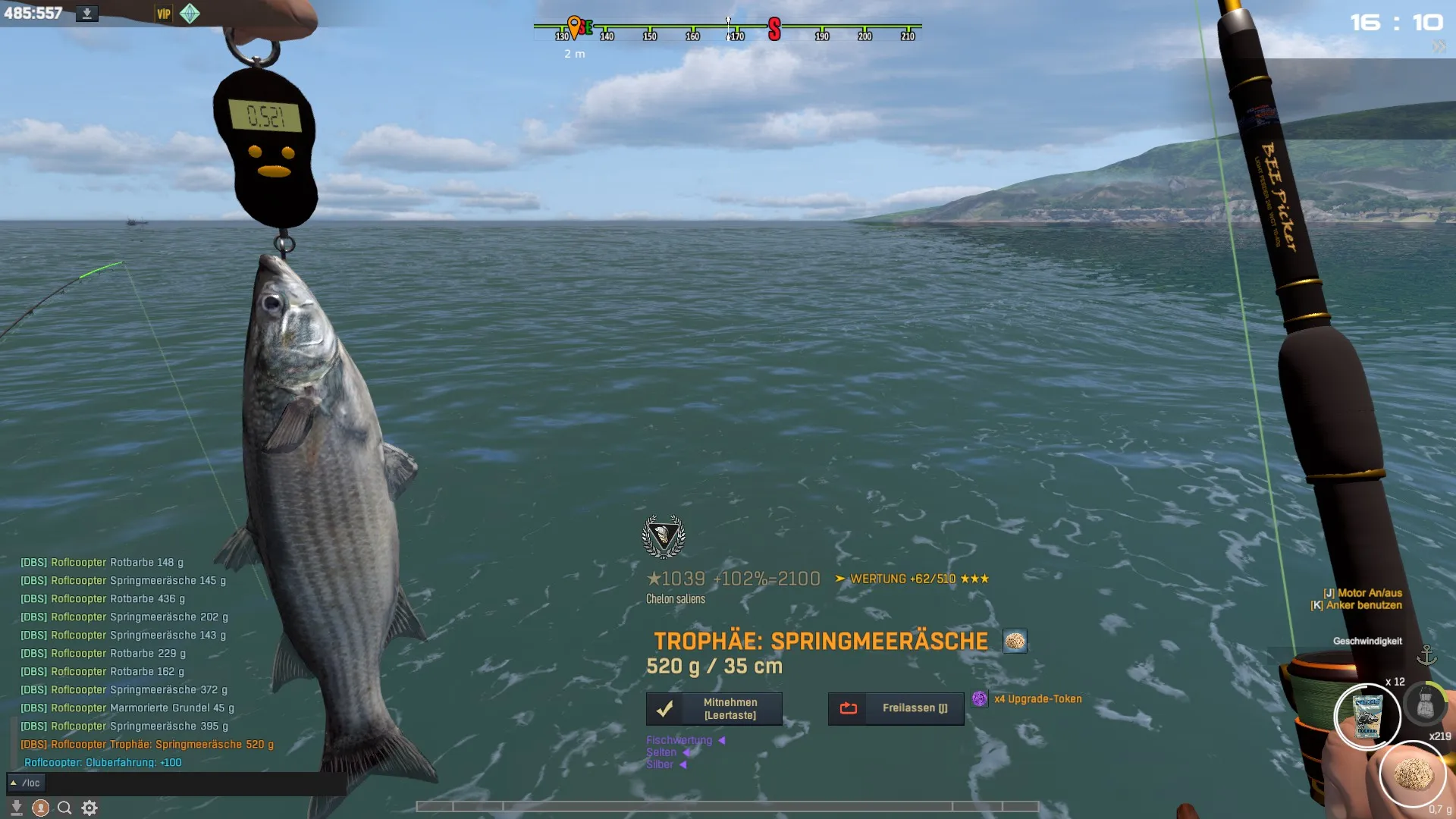
Task: Click the orange map pin on compass
Action: click(x=574, y=27)
